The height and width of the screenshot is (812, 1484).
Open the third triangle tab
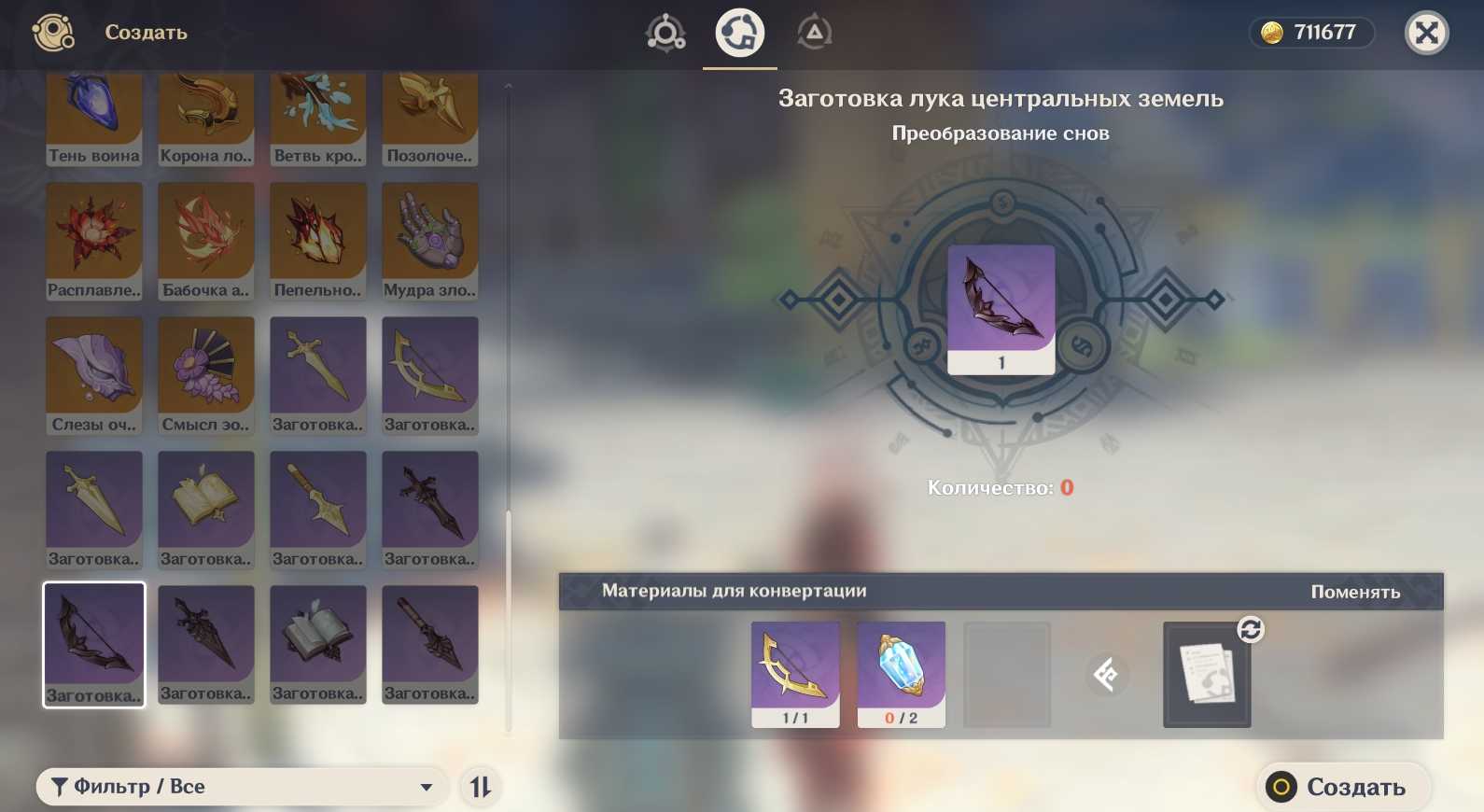814,34
